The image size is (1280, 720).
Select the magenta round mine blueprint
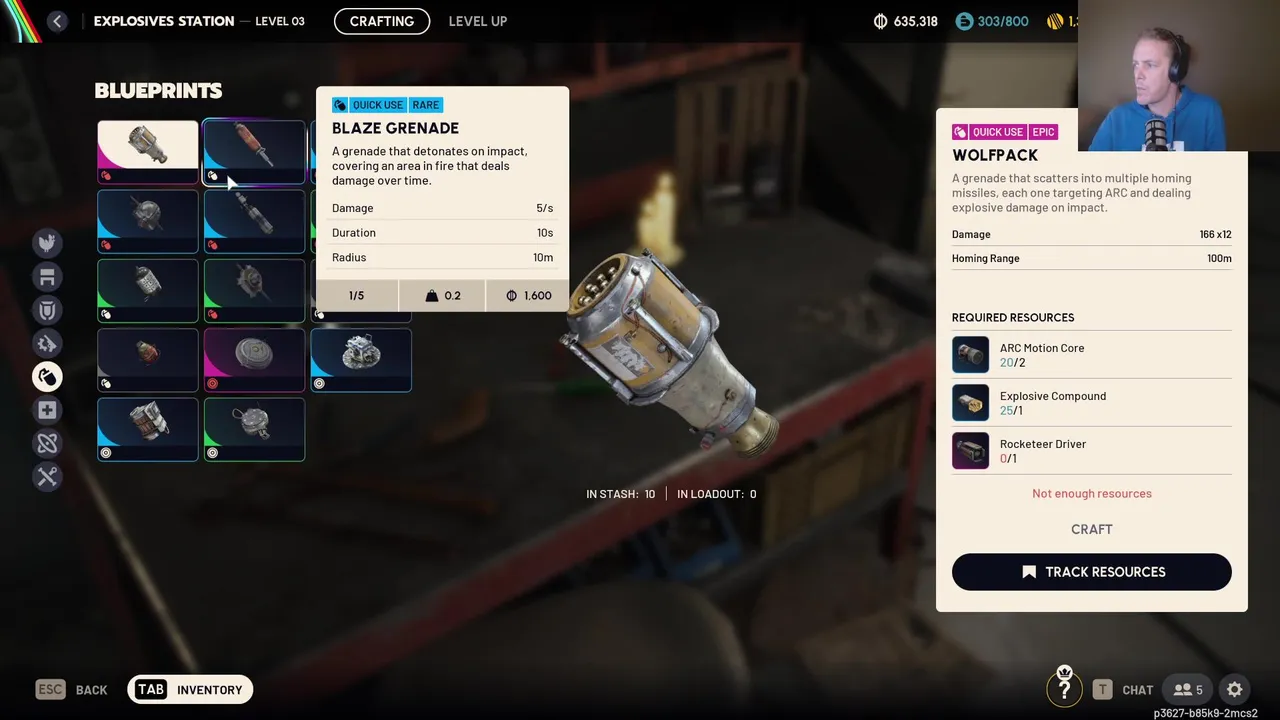coord(254,360)
